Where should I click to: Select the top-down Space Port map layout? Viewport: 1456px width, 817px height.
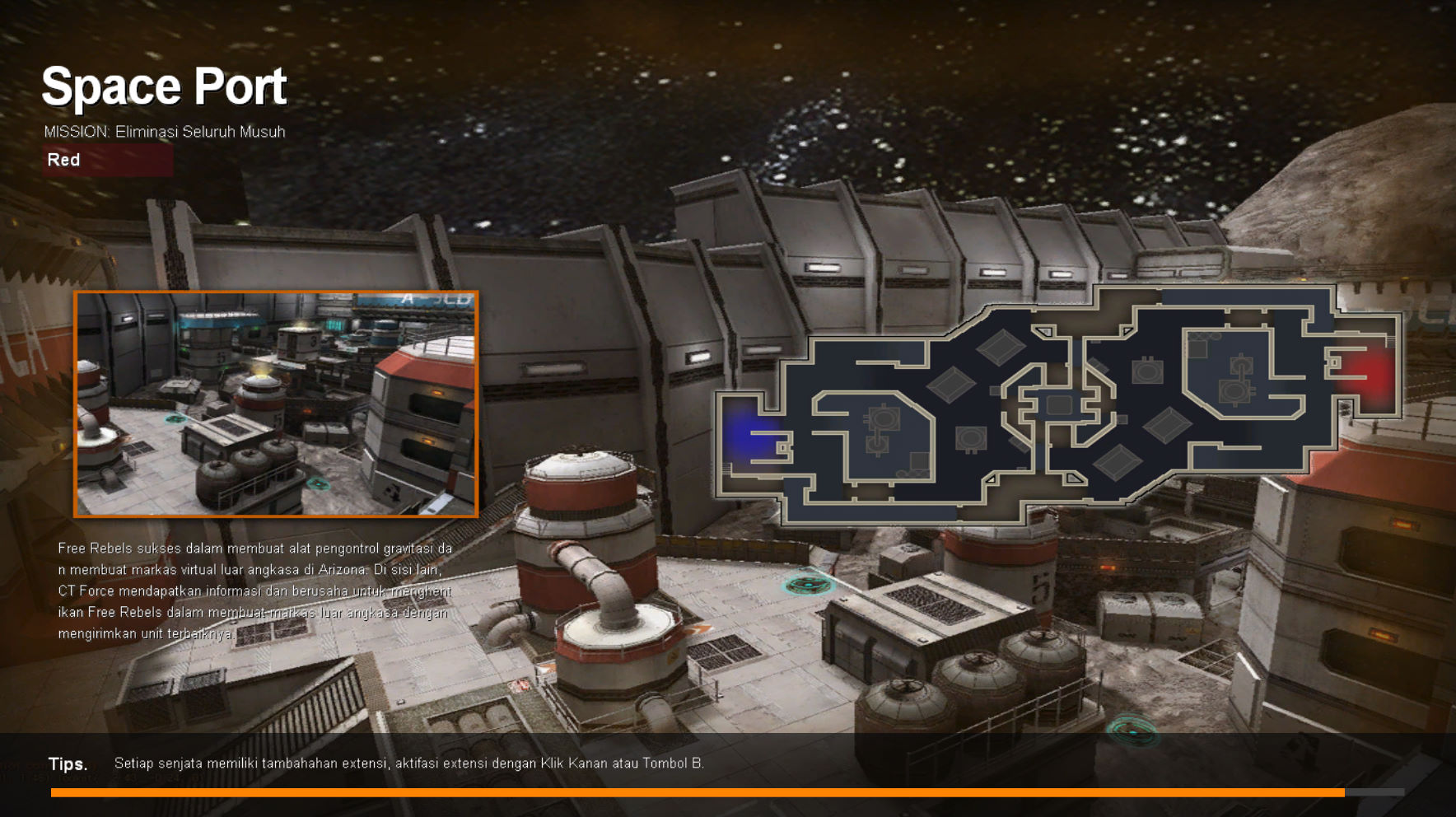tap(1058, 404)
